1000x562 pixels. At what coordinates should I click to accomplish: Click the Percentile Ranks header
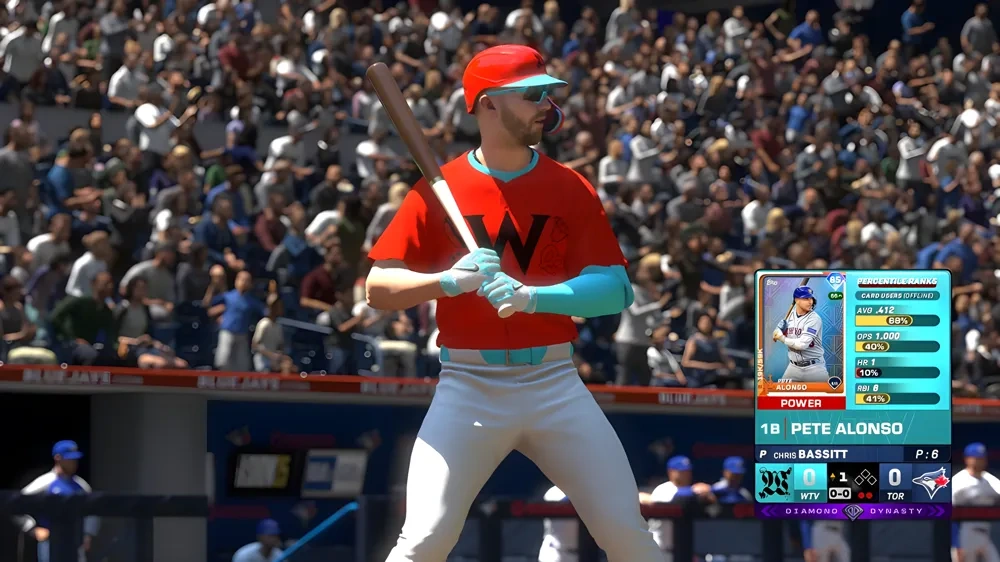point(897,281)
